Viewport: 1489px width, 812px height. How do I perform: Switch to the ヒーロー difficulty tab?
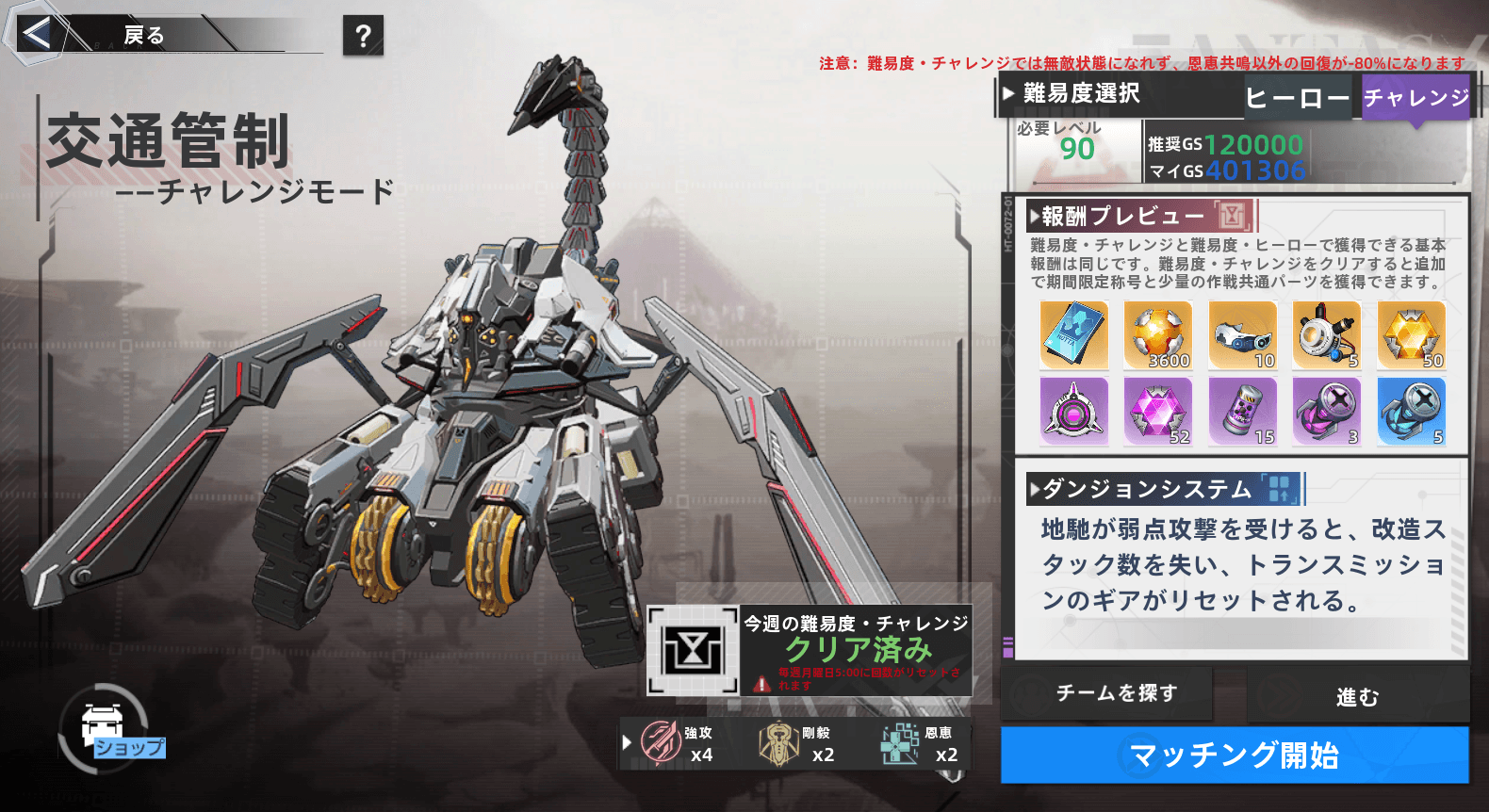click(1298, 98)
